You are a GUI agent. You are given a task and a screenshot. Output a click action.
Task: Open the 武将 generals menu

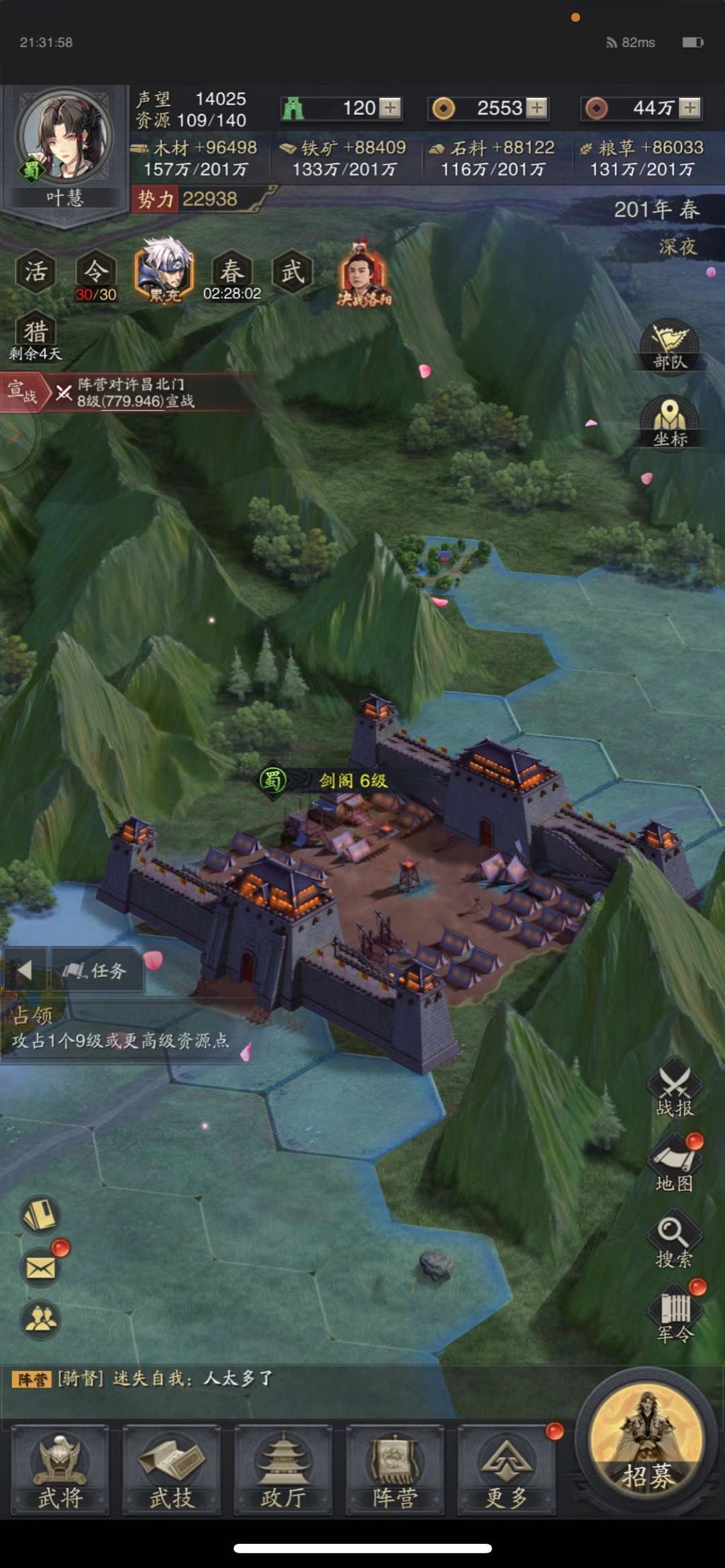60,1469
